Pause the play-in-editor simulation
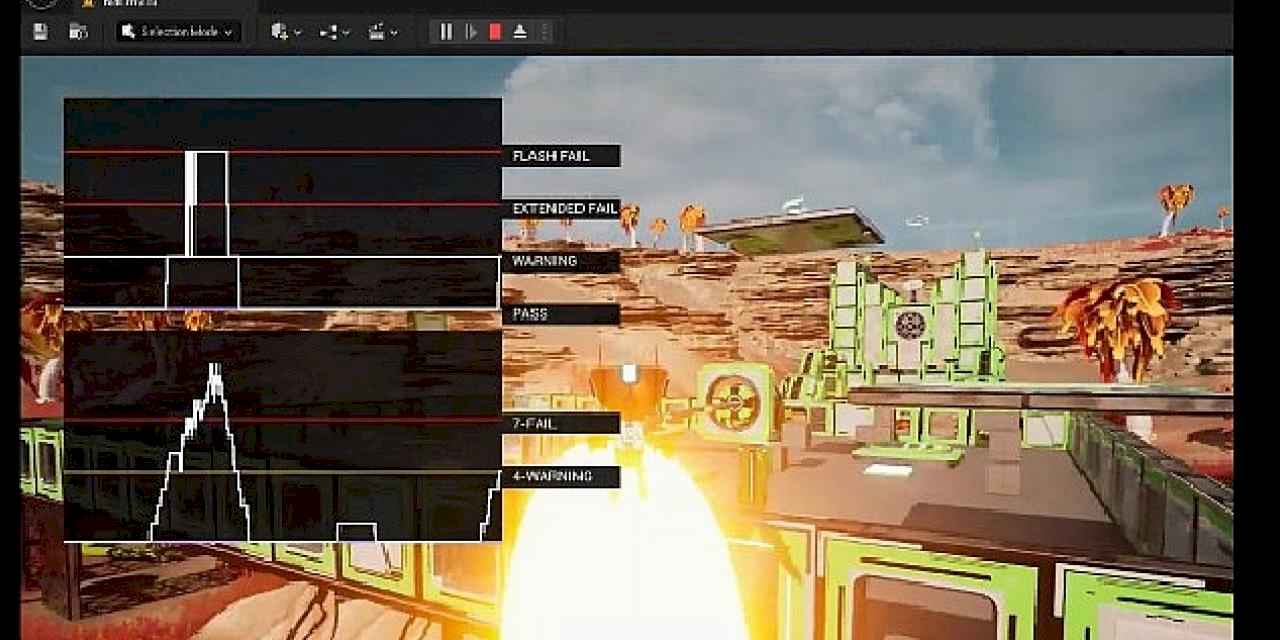The width and height of the screenshot is (1280, 640). [x=446, y=32]
